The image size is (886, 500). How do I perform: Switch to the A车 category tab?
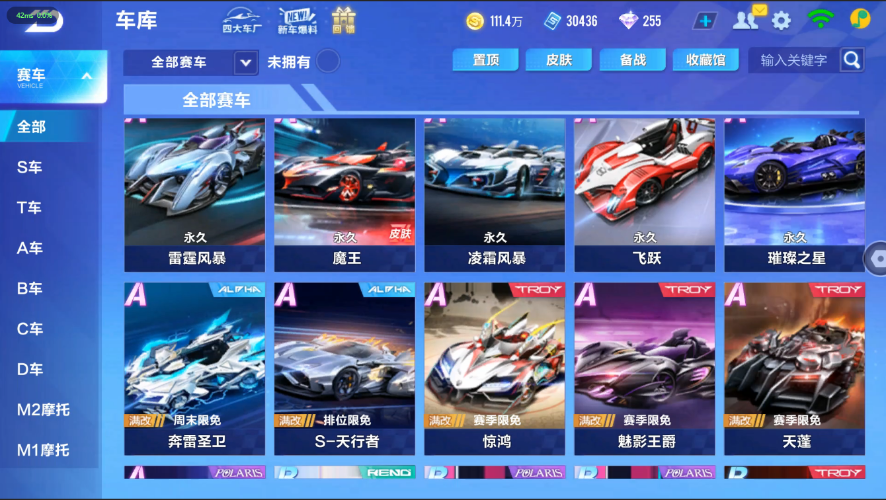click(x=30, y=248)
